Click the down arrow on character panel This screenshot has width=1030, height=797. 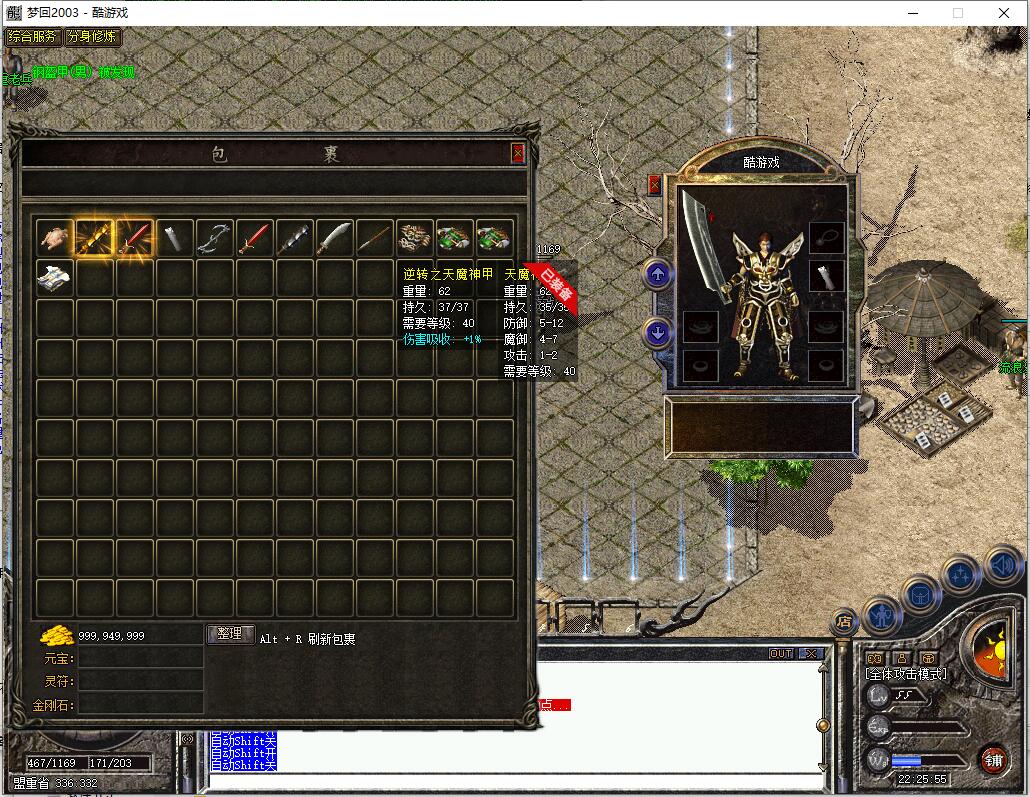657,332
